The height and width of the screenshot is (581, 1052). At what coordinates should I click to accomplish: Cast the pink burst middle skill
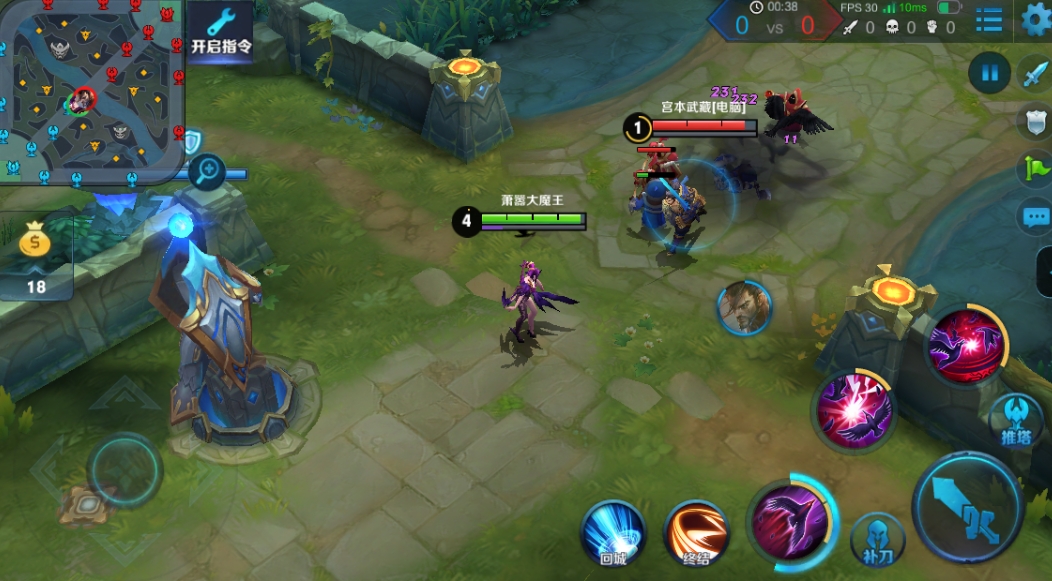853,409
